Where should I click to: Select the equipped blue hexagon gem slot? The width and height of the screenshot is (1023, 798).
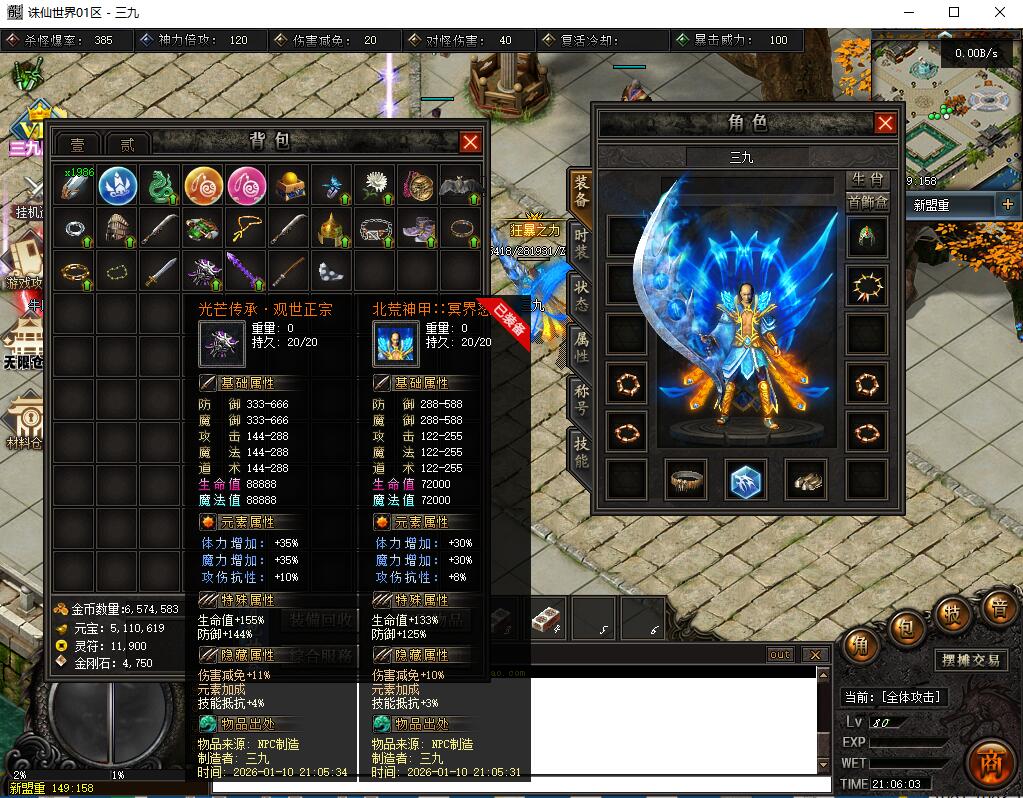click(x=745, y=480)
